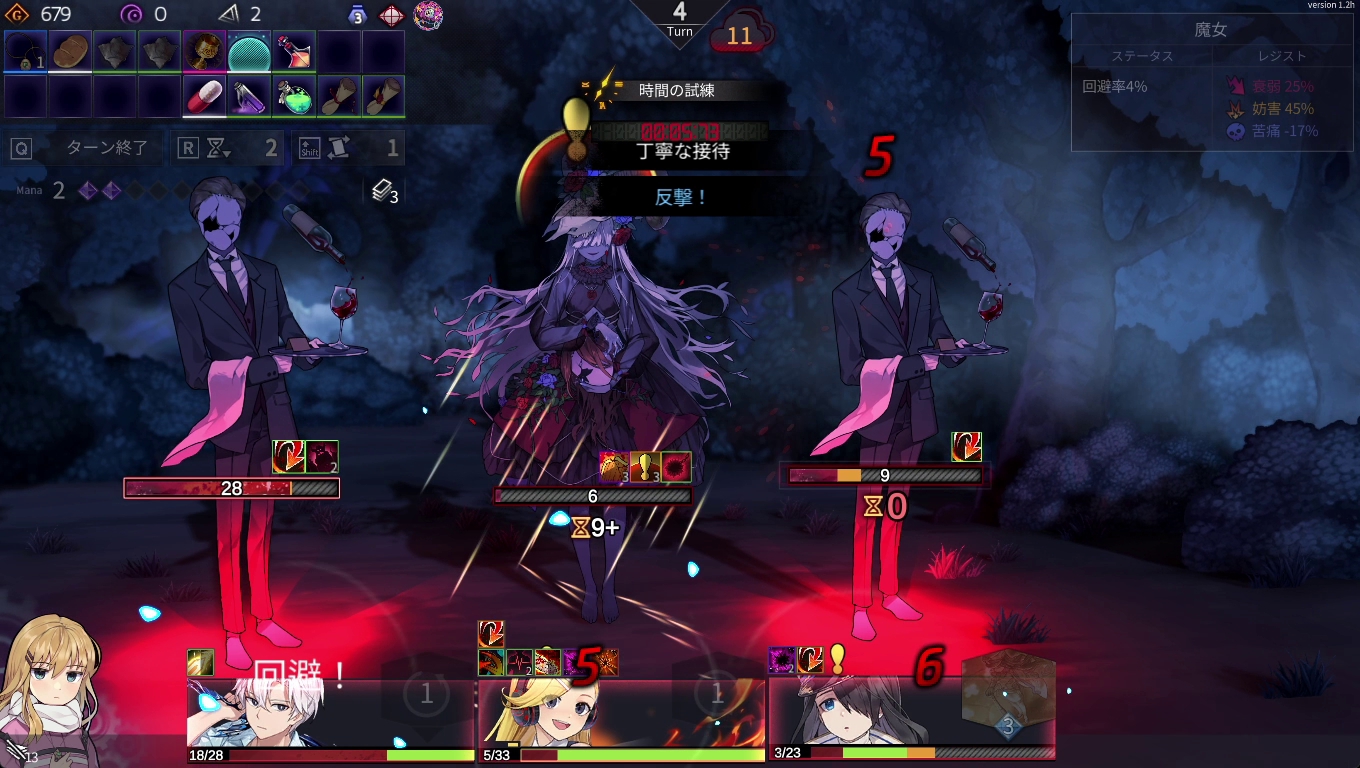Viewport: 1360px width, 768px height.
Task: Click the colorful round relic icon
Action: 428,15
